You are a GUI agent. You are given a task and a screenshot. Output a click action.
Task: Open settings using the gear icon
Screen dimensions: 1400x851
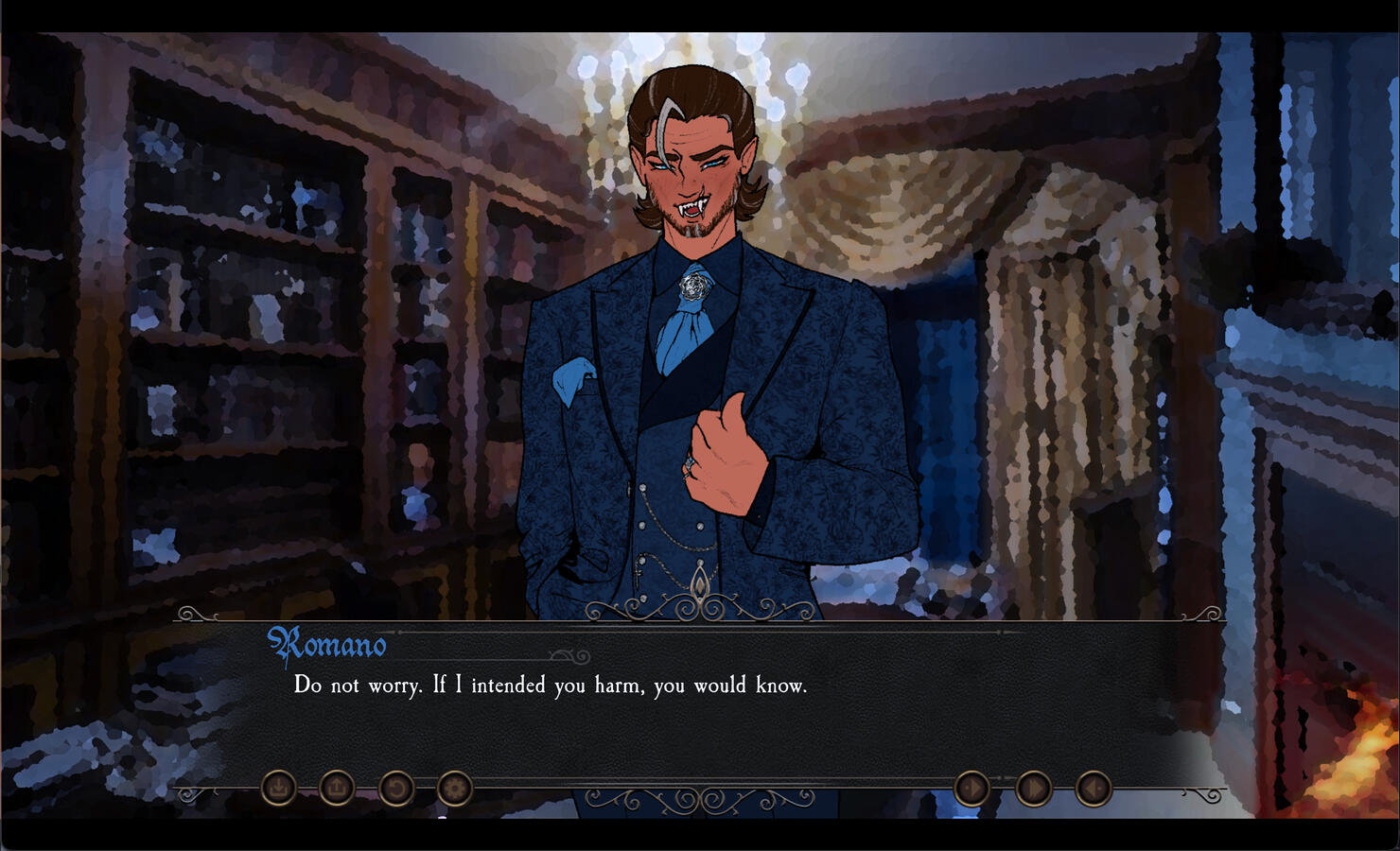pos(453,786)
